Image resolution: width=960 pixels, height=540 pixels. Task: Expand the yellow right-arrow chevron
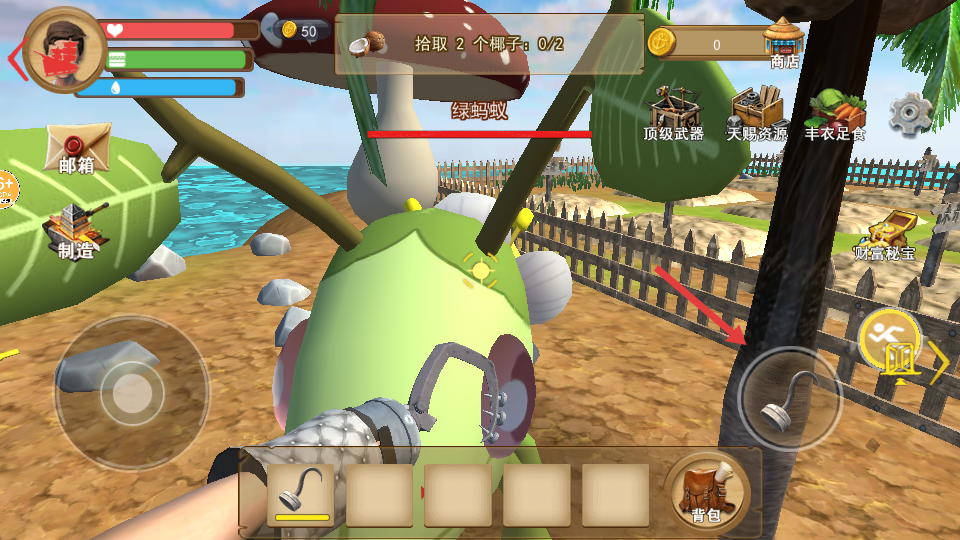[939, 362]
